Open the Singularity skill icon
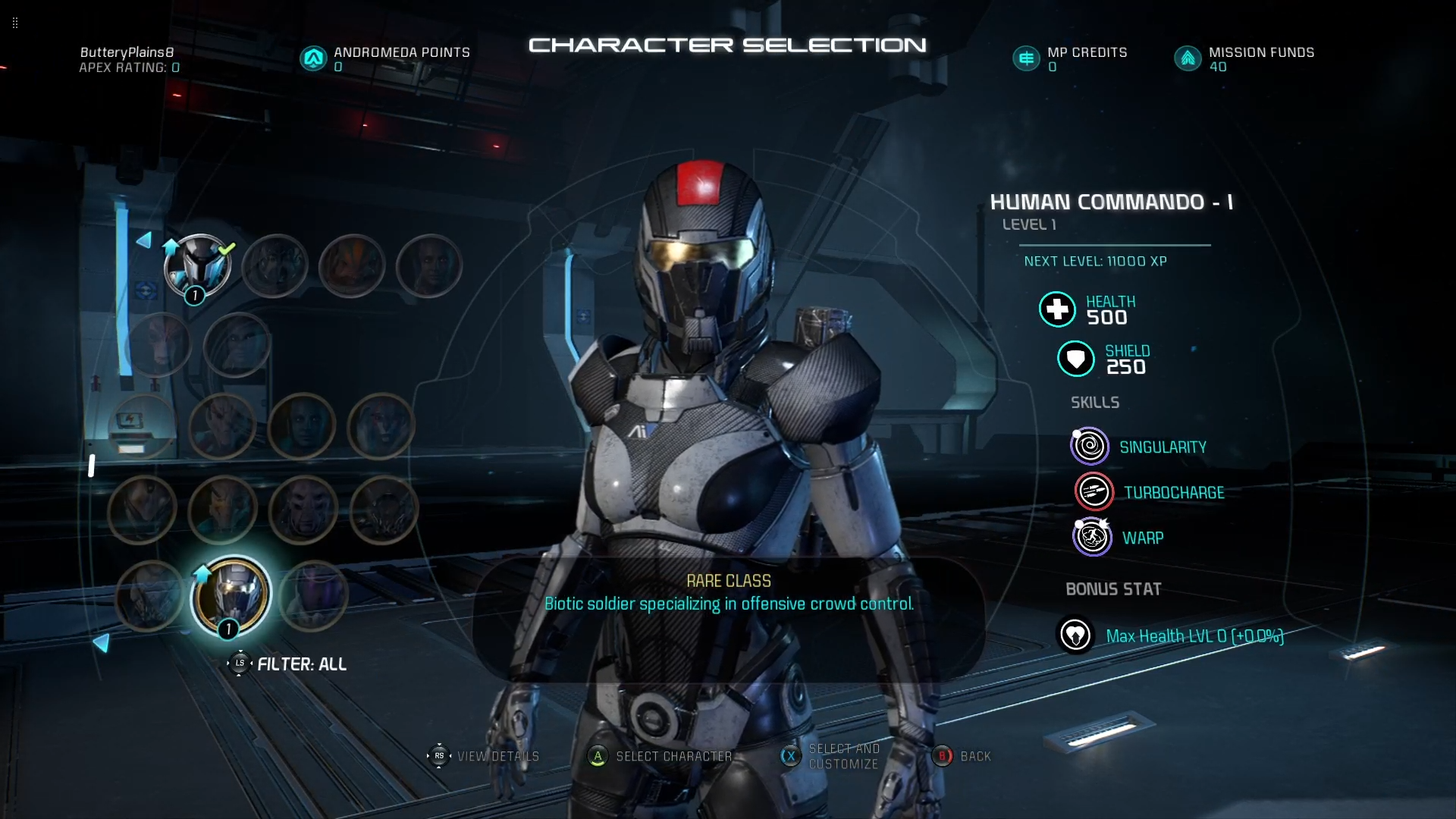The image size is (1456, 819). 1090,447
